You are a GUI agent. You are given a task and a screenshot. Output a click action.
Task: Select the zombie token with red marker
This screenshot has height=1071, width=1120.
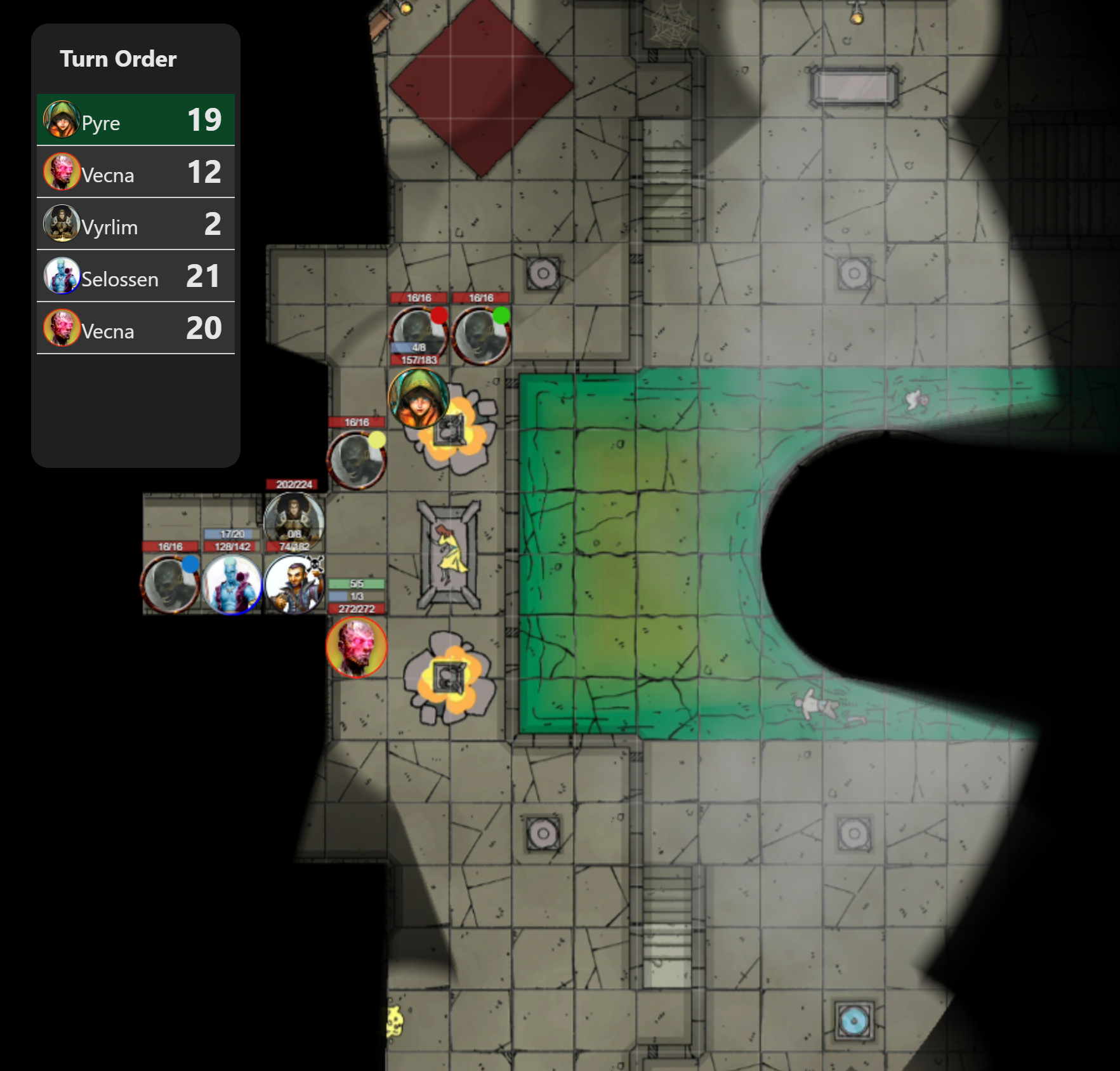point(419,335)
